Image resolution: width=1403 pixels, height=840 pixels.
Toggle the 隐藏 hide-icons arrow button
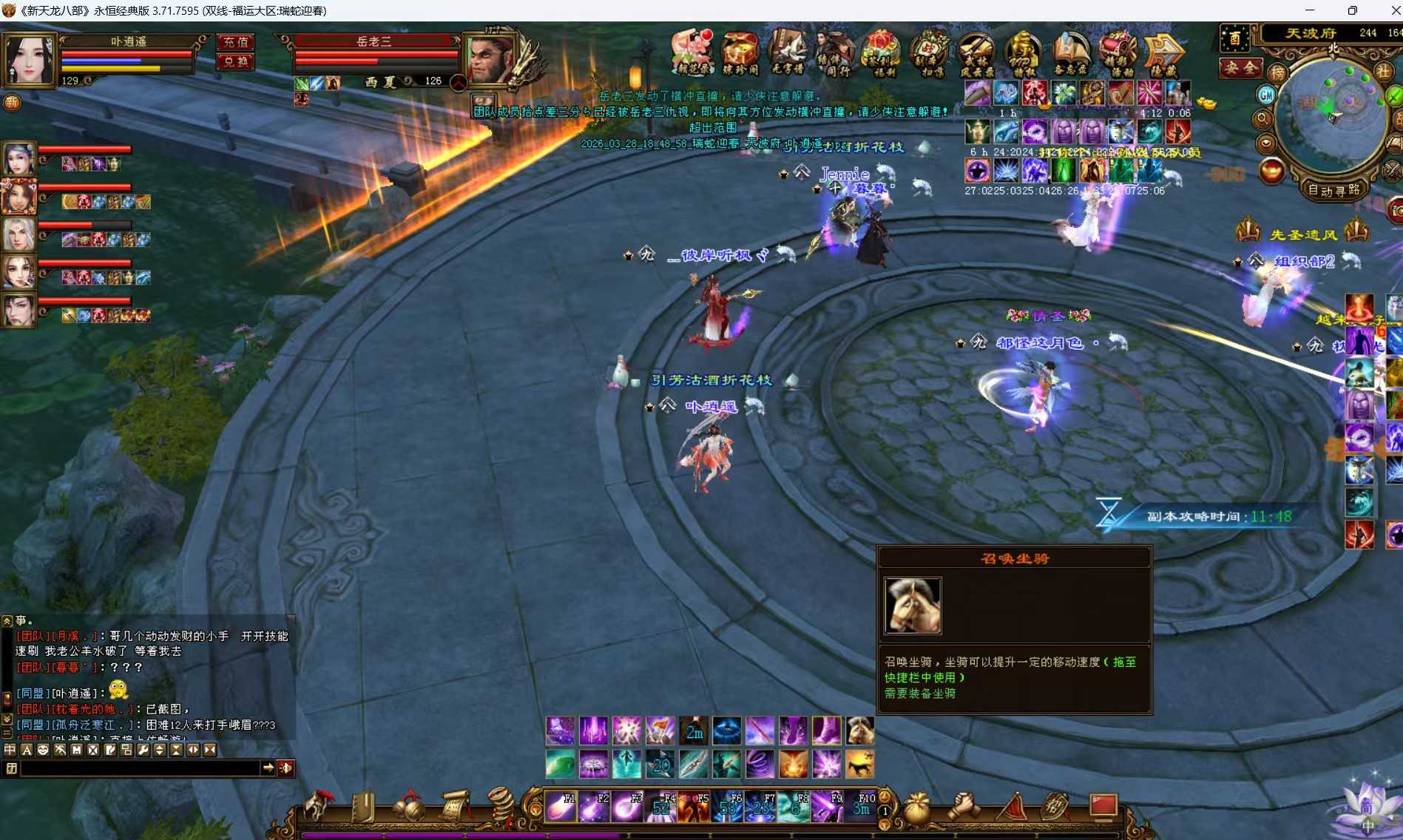pyautogui.click(x=1163, y=53)
